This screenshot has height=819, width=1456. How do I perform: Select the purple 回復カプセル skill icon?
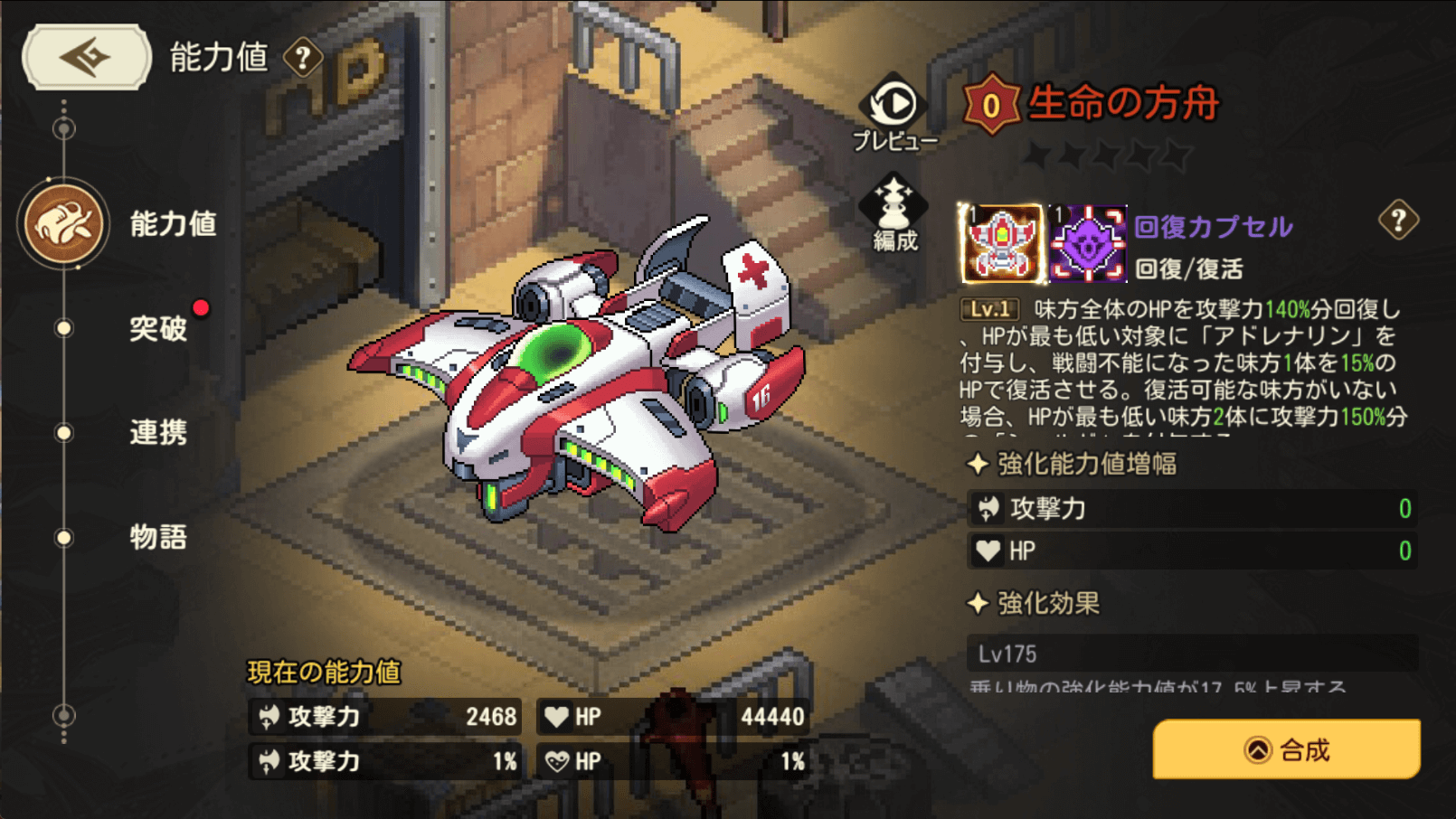1087,242
